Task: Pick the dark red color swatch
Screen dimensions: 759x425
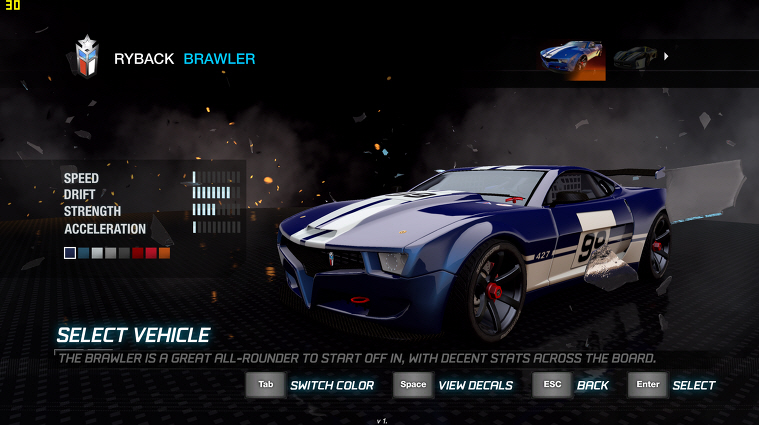Action: (137, 253)
